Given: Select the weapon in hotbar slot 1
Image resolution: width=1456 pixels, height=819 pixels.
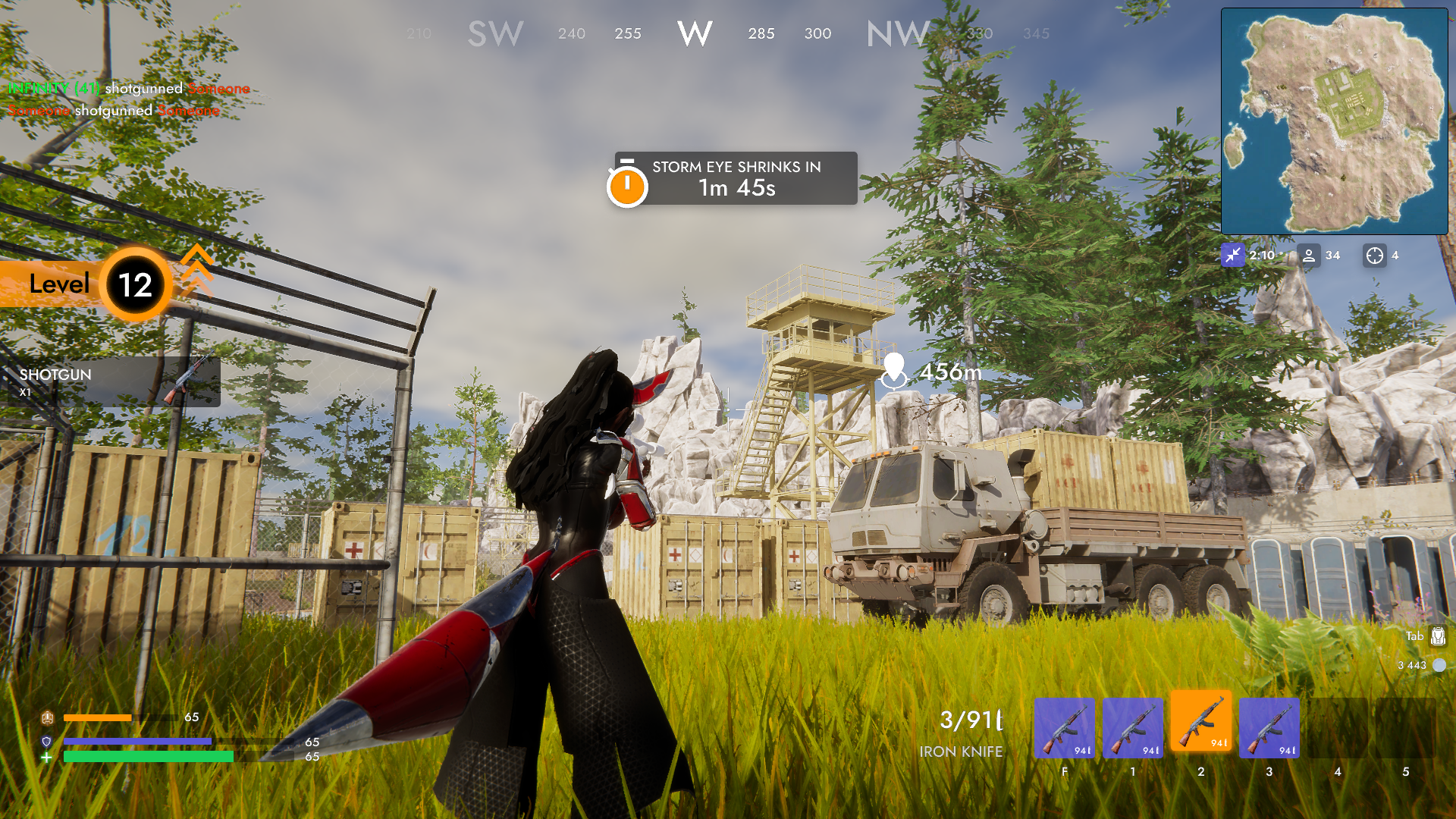Looking at the screenshot, I should 1132,726.
